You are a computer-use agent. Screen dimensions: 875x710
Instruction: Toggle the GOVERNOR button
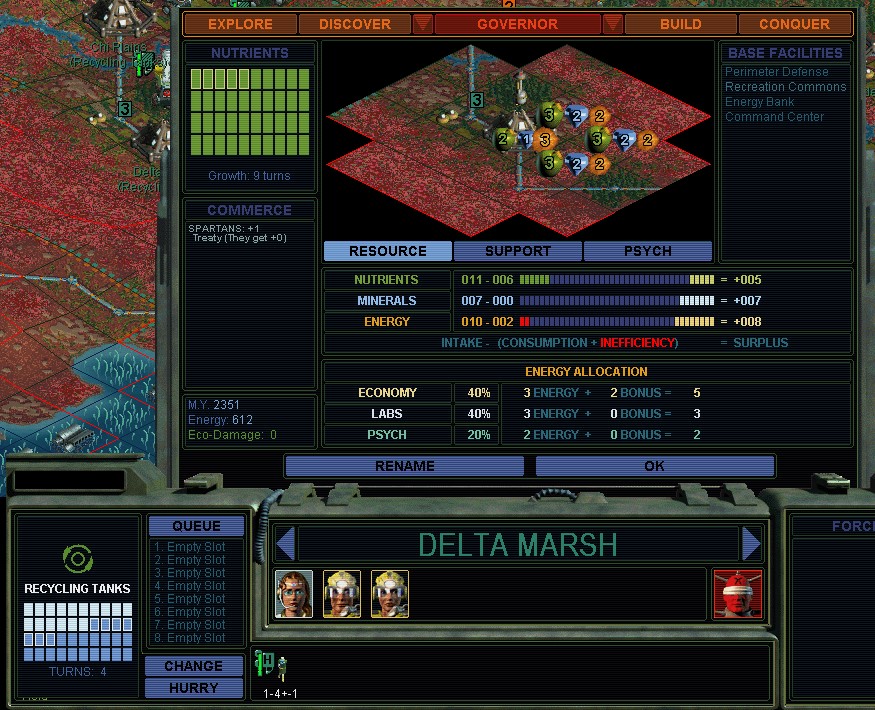coord(517,24)
